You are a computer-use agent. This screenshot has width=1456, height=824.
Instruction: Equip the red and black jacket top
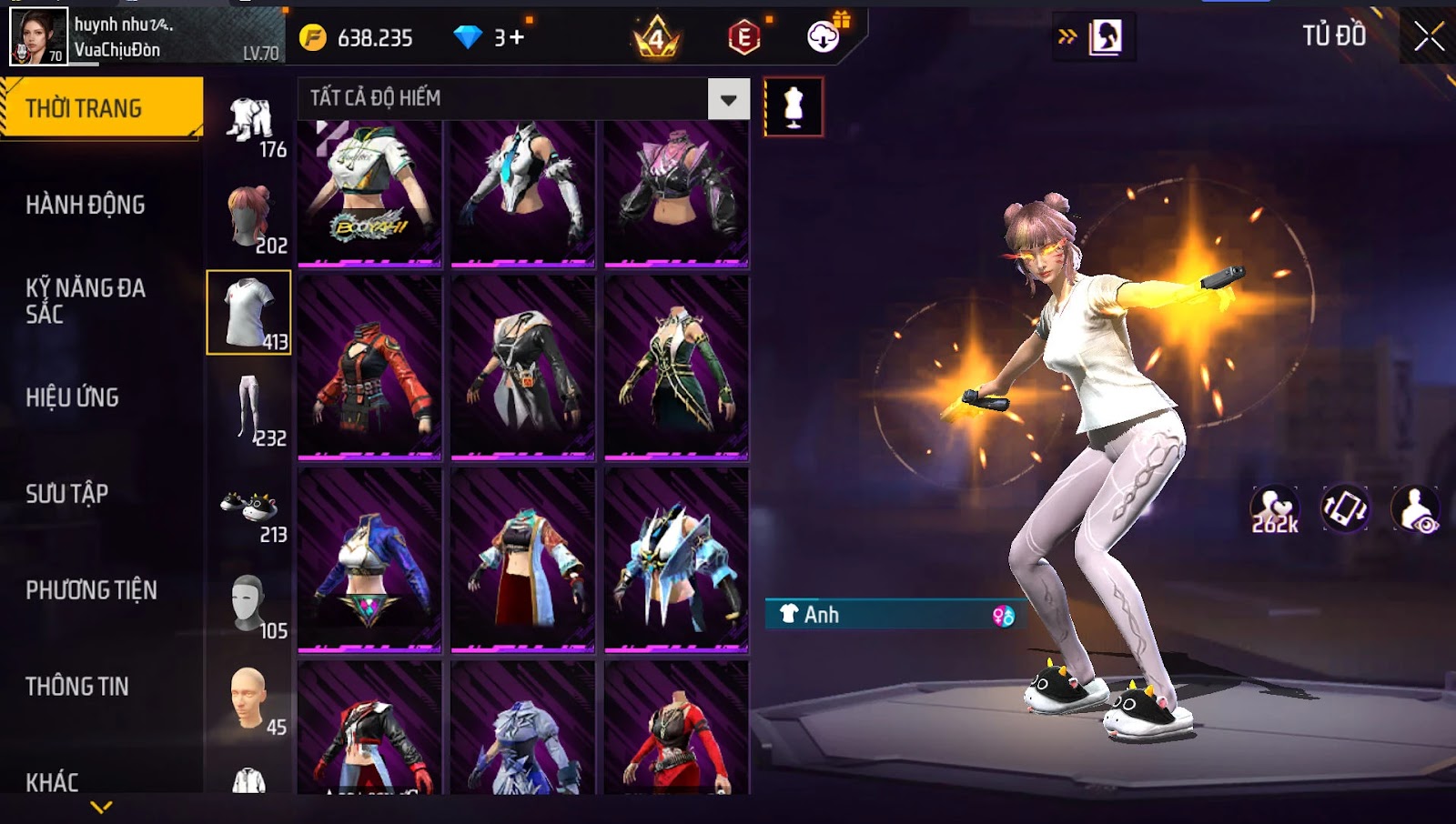click(369, 367)
